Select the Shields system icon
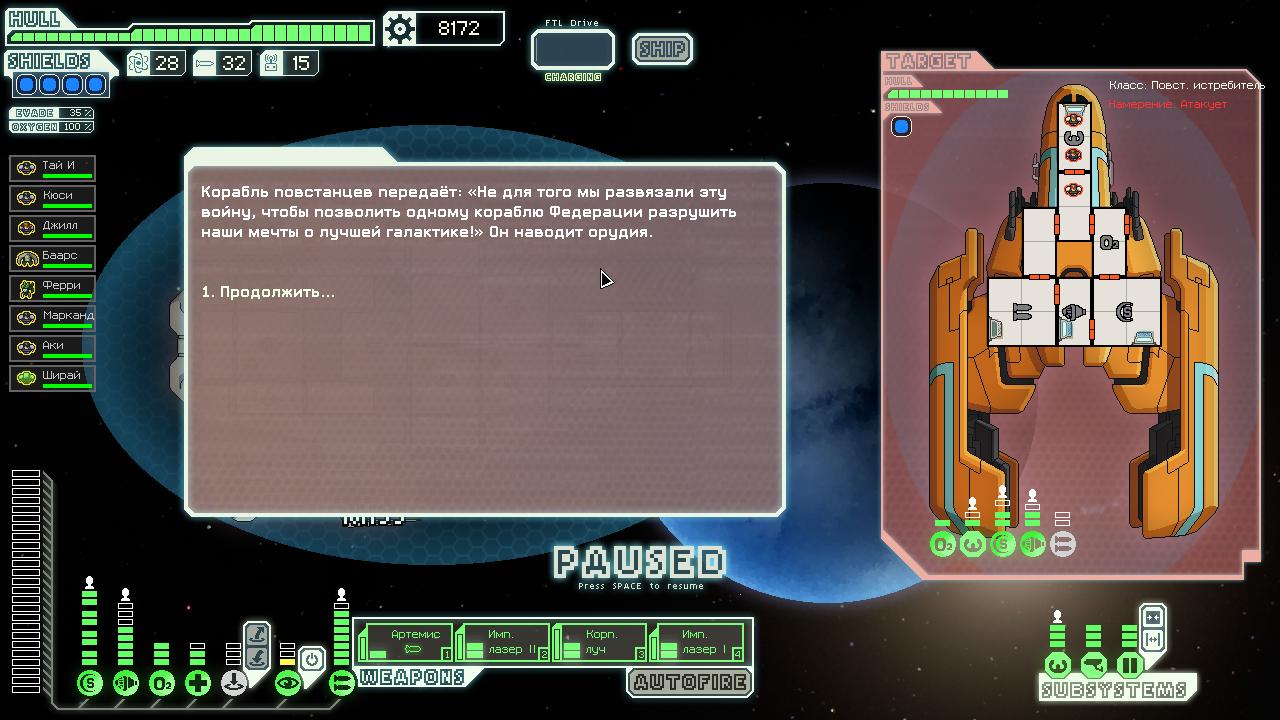Image resolution: width=1280 pixels, height=720 pixels. click(x=89, y=683)
